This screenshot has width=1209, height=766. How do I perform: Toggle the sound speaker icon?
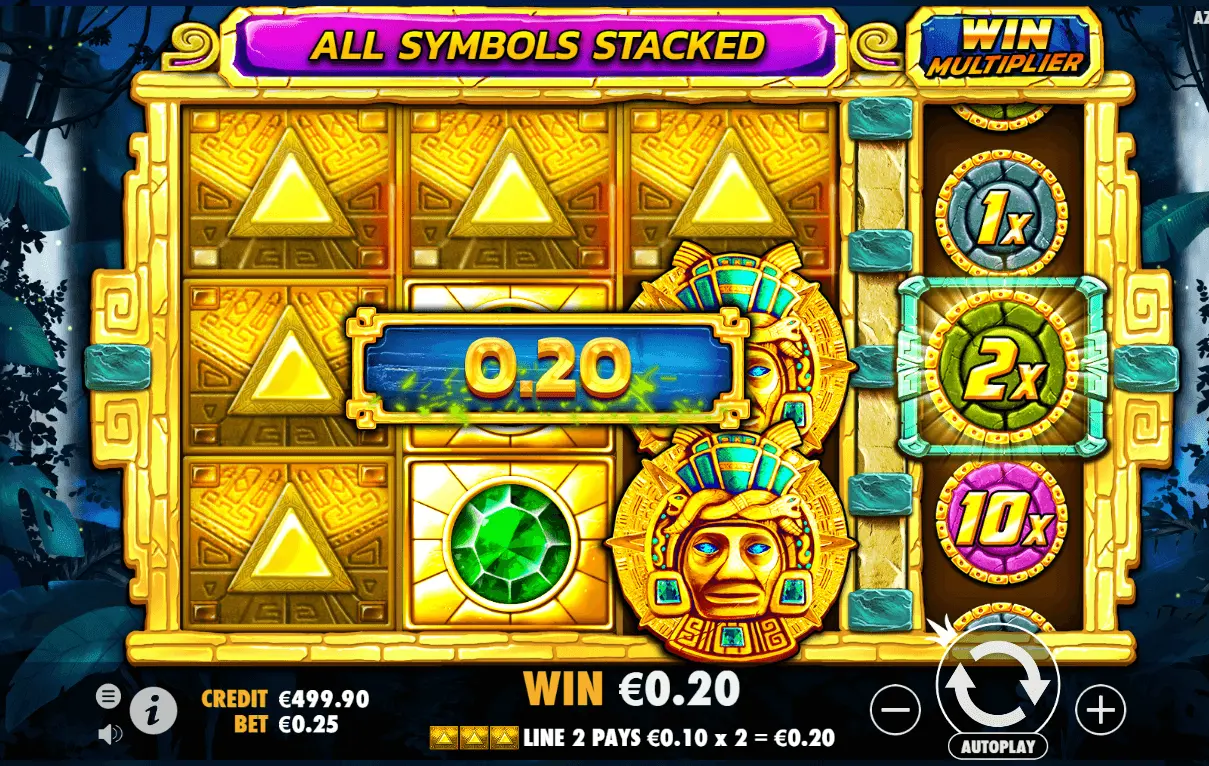pos(109,734)
